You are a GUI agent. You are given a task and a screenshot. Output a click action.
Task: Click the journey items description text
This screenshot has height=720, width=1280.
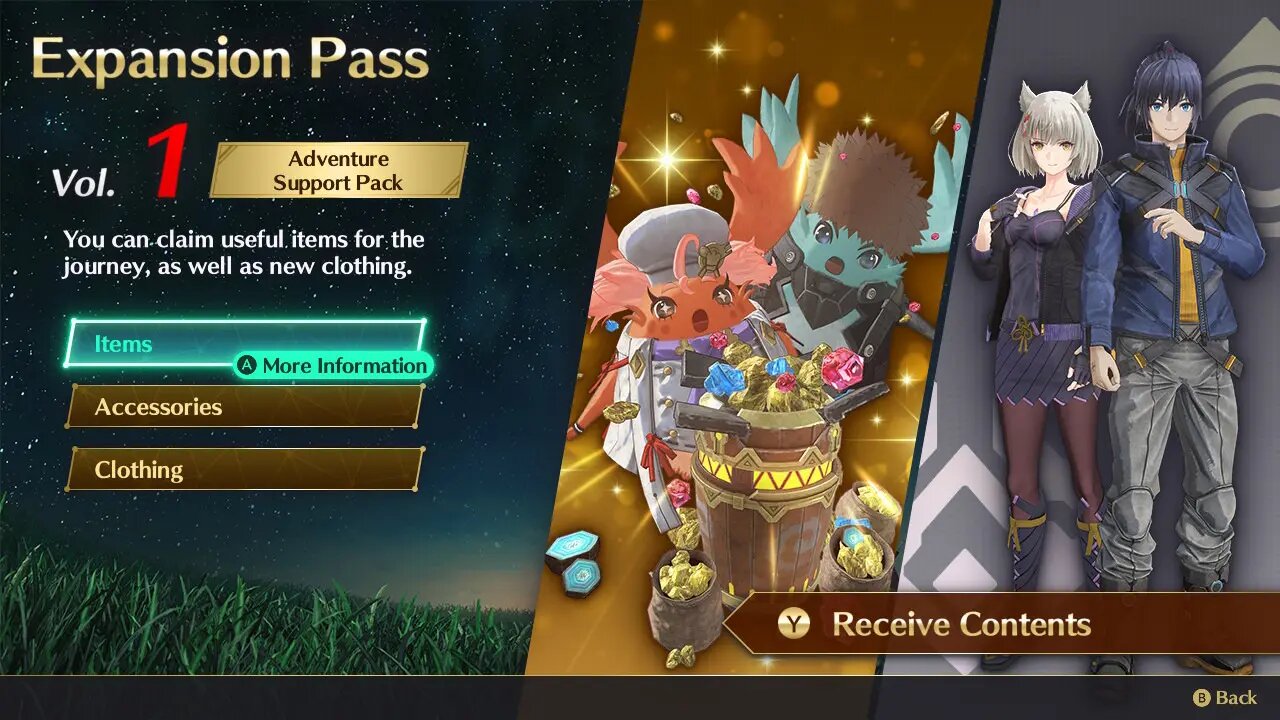coord(242,253)
